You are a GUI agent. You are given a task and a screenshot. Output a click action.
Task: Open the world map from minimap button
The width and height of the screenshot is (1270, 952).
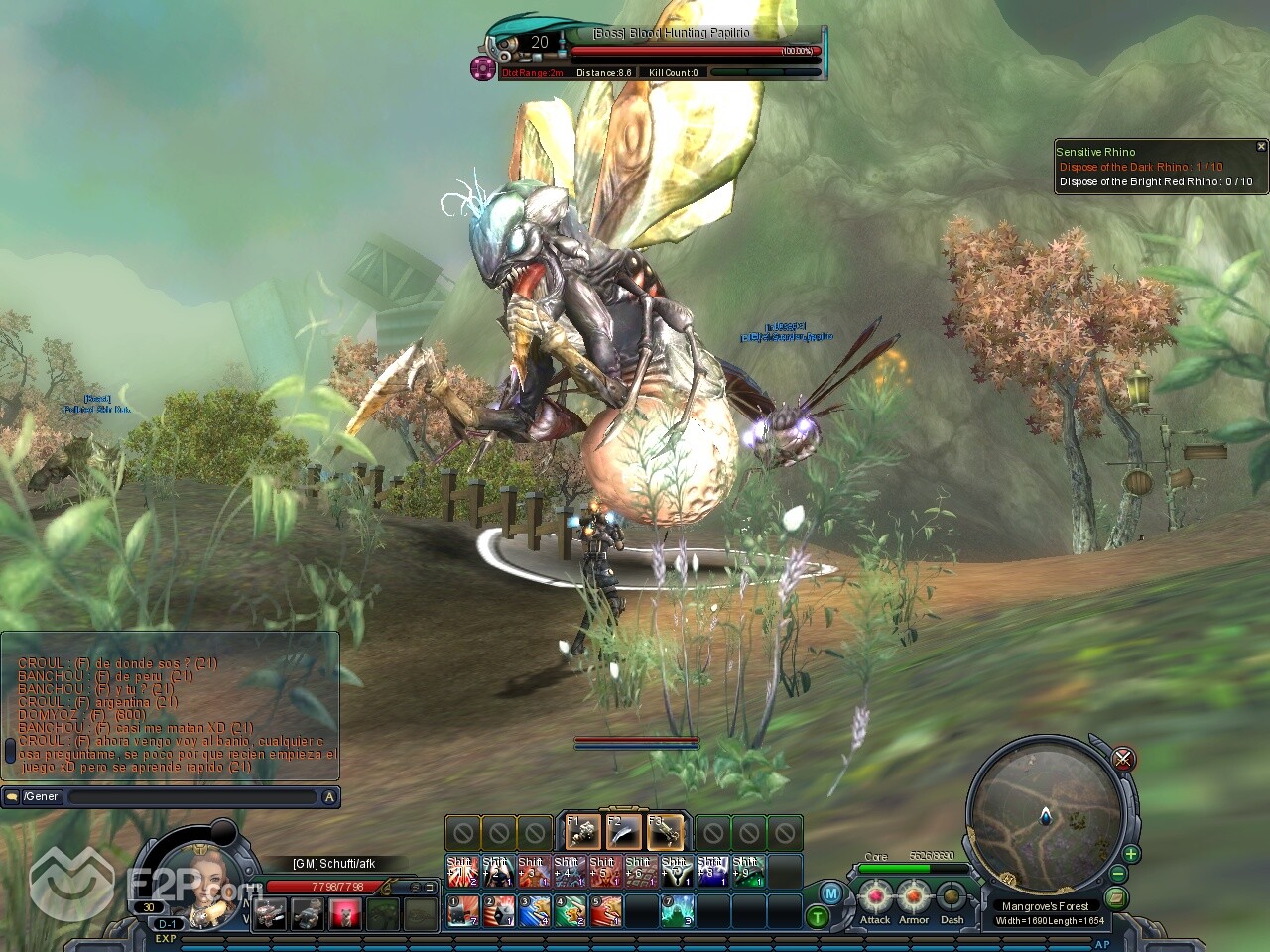[x=1118, y=897]
